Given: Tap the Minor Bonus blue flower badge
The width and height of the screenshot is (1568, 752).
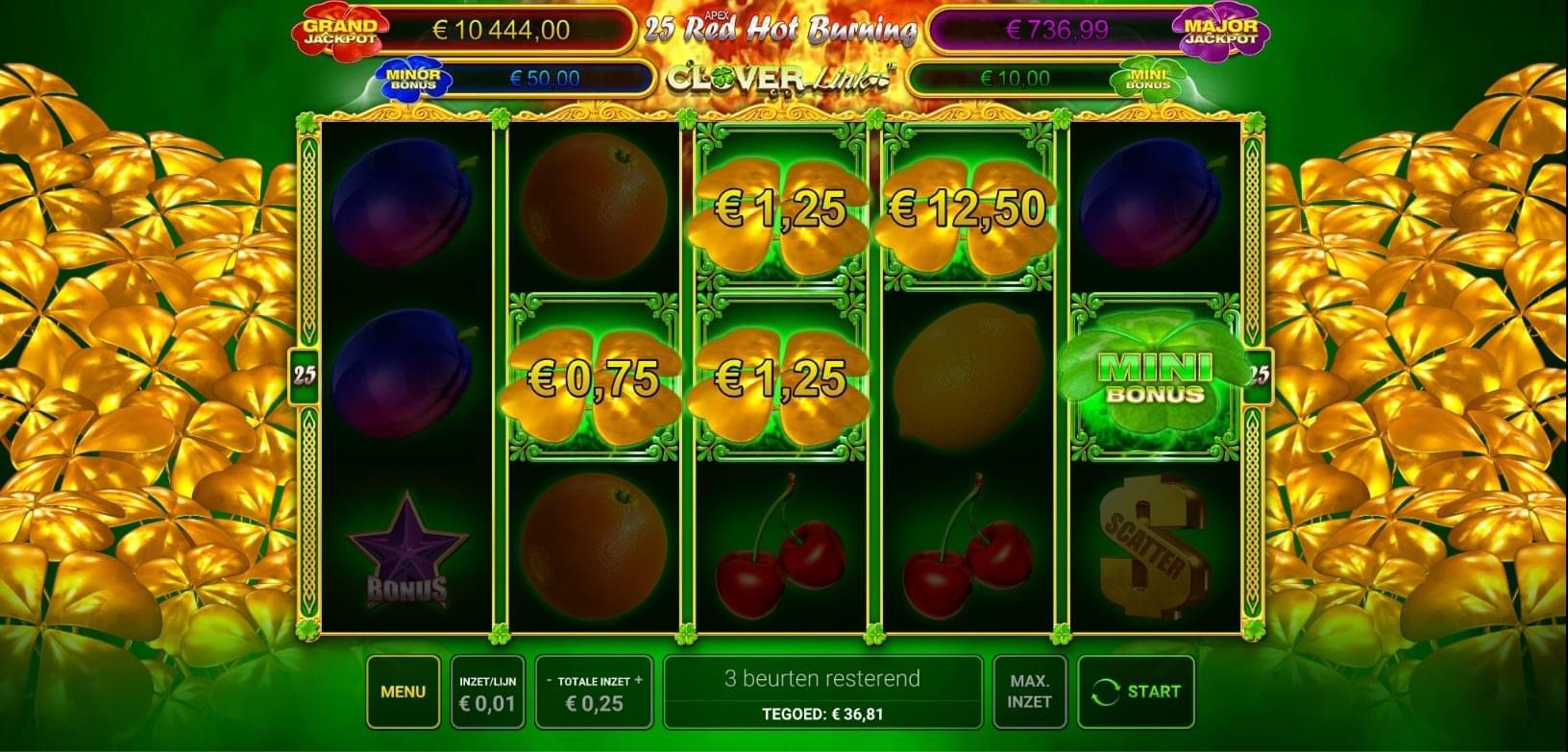Looking at the screenshot, I should [x=413, y=77].
